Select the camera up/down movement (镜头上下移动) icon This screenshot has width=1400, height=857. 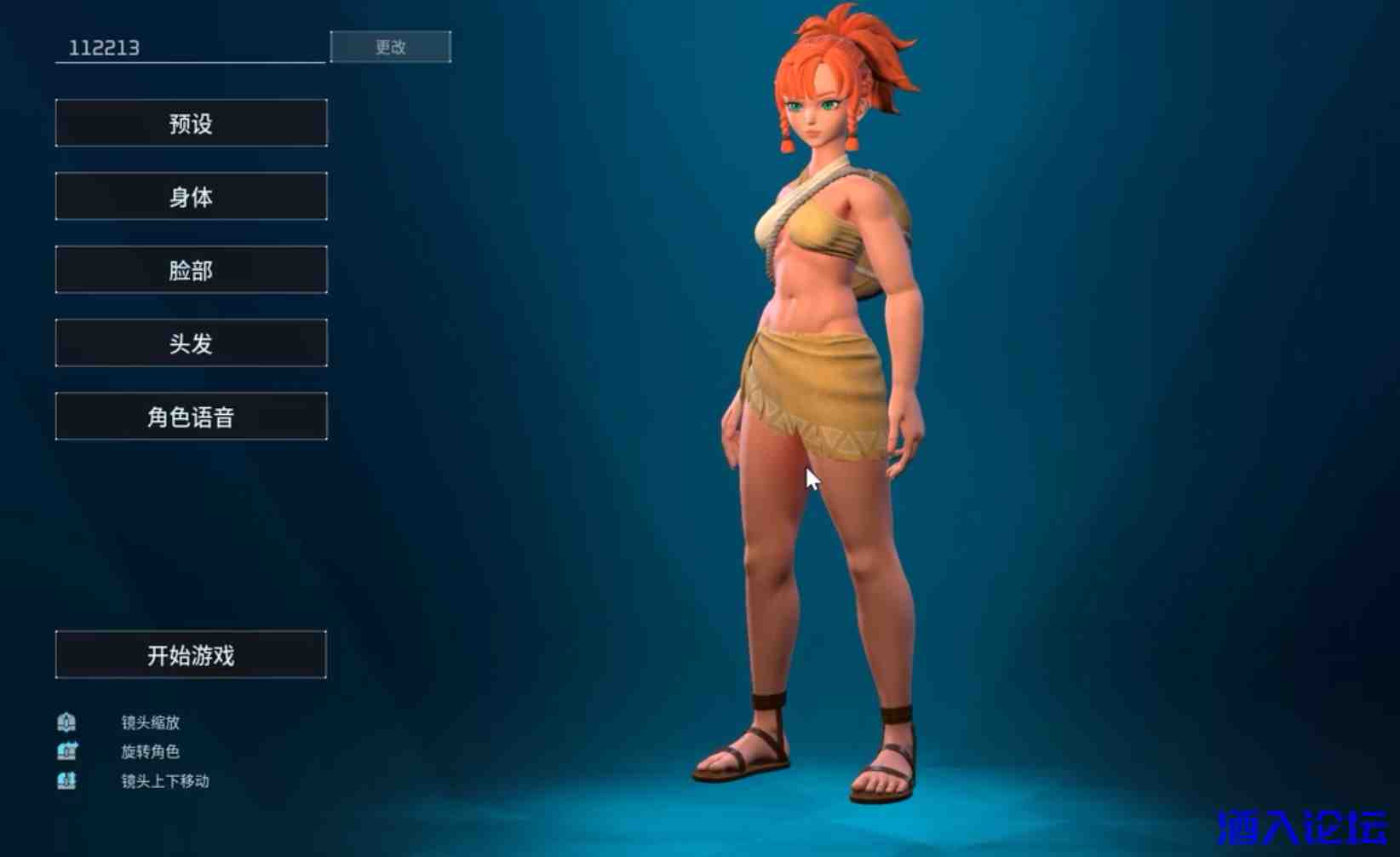[x=67, y=779]
